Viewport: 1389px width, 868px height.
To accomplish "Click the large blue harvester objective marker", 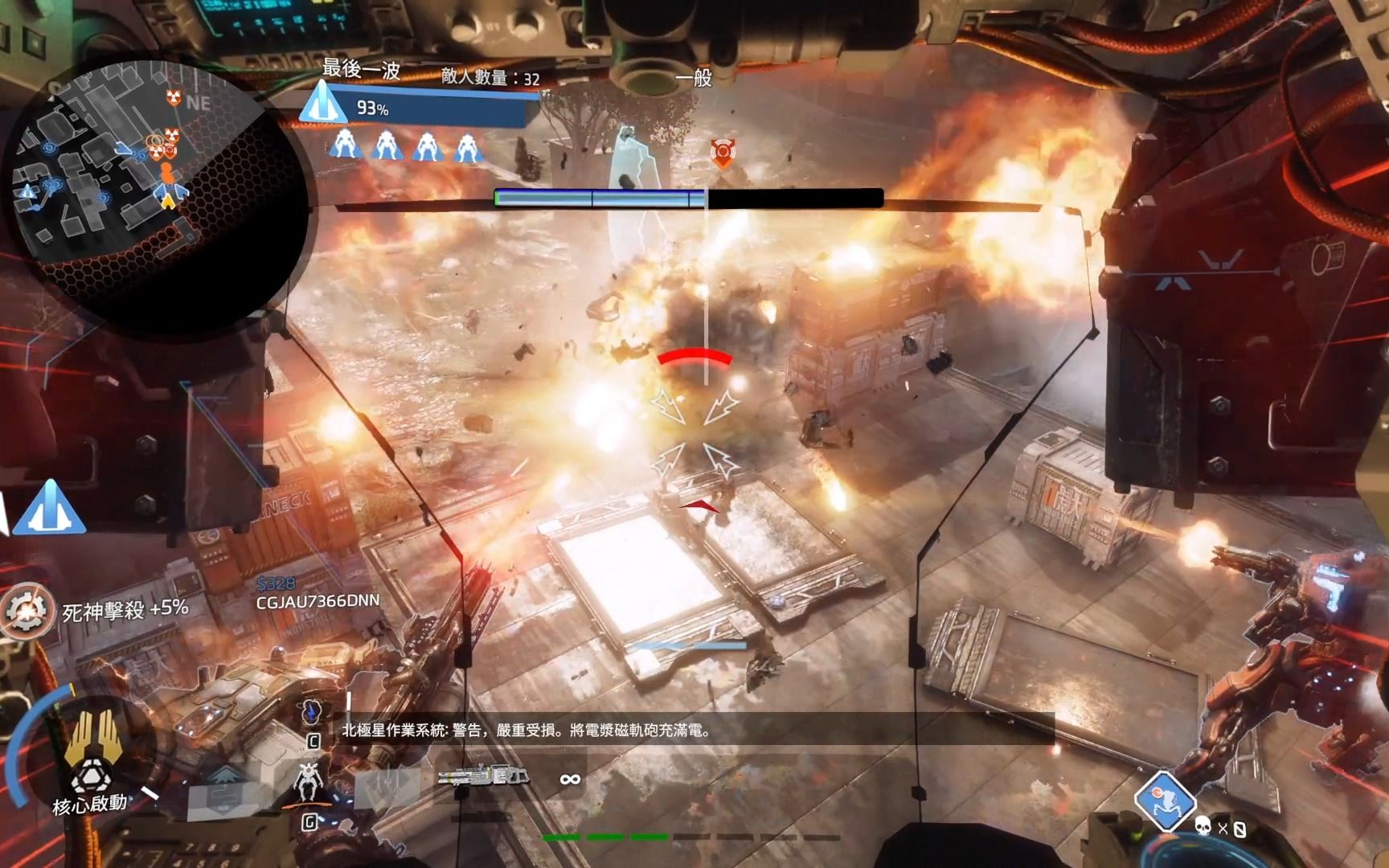I will coord(49,508).
